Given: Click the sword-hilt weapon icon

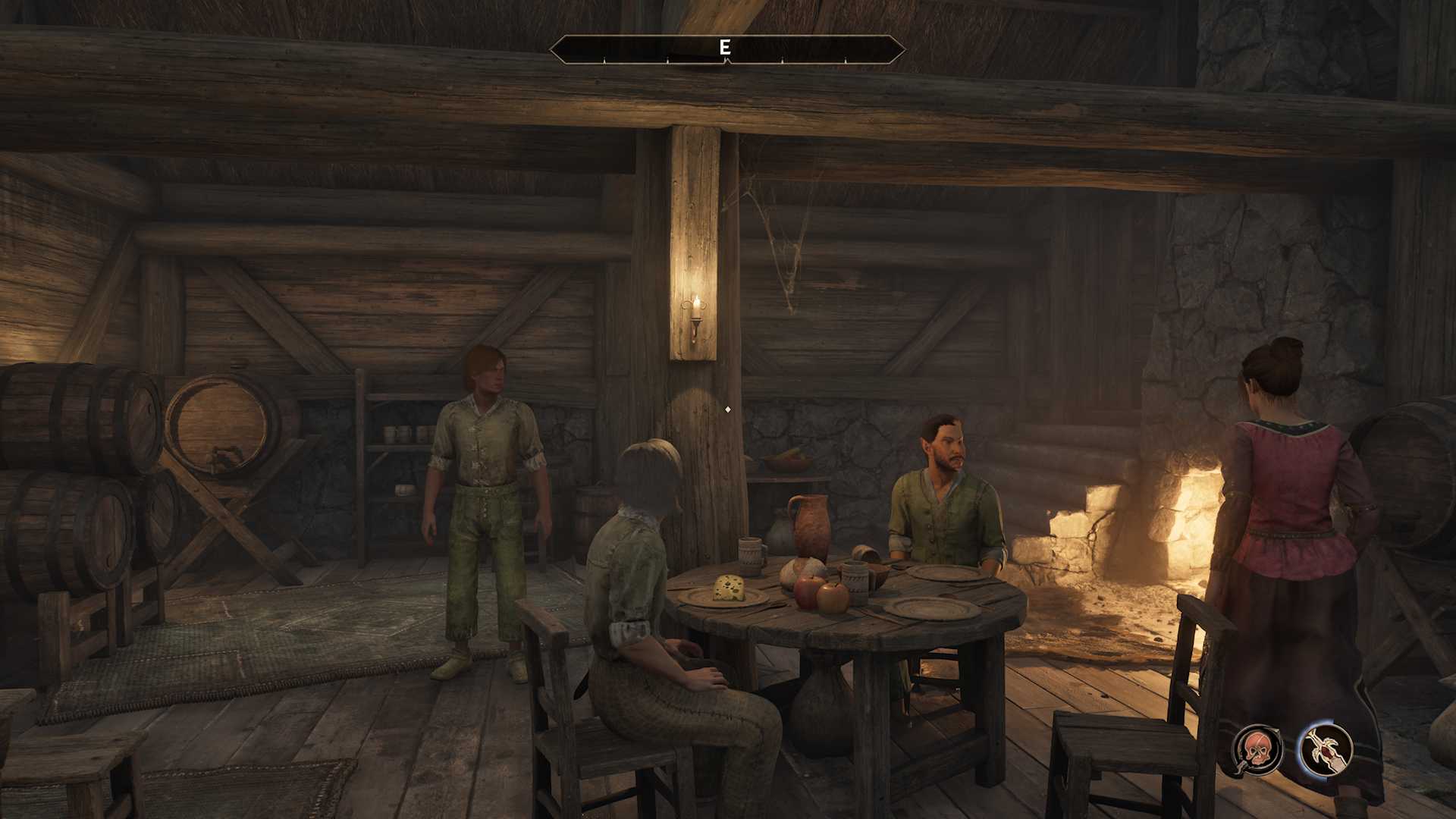Looking at the screenshot, I should pos(1325,749).
